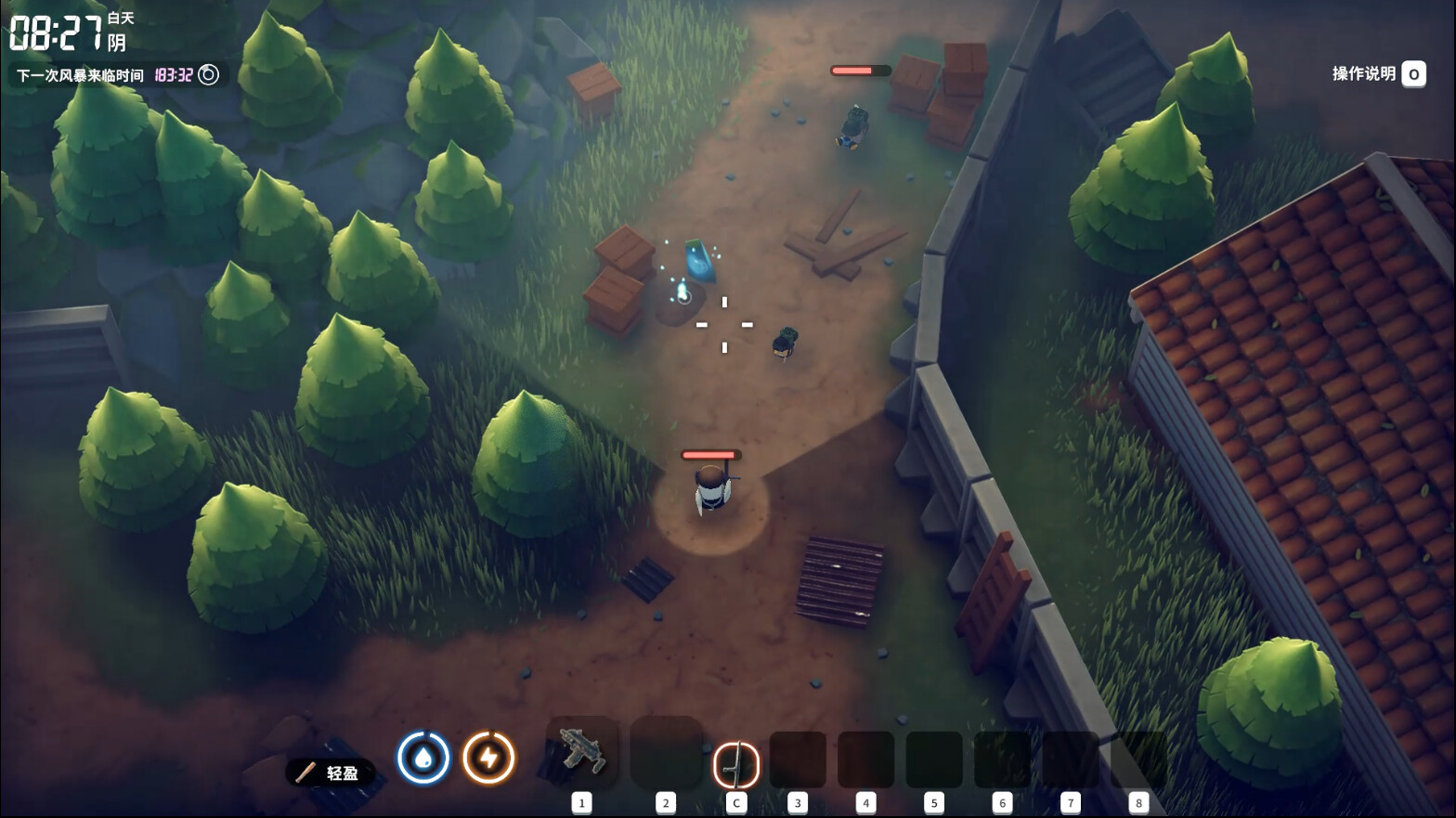This screenshot has width=1456, height=818.
Task: Click the orange lightning energy icon
Action: tap(488, 758)
